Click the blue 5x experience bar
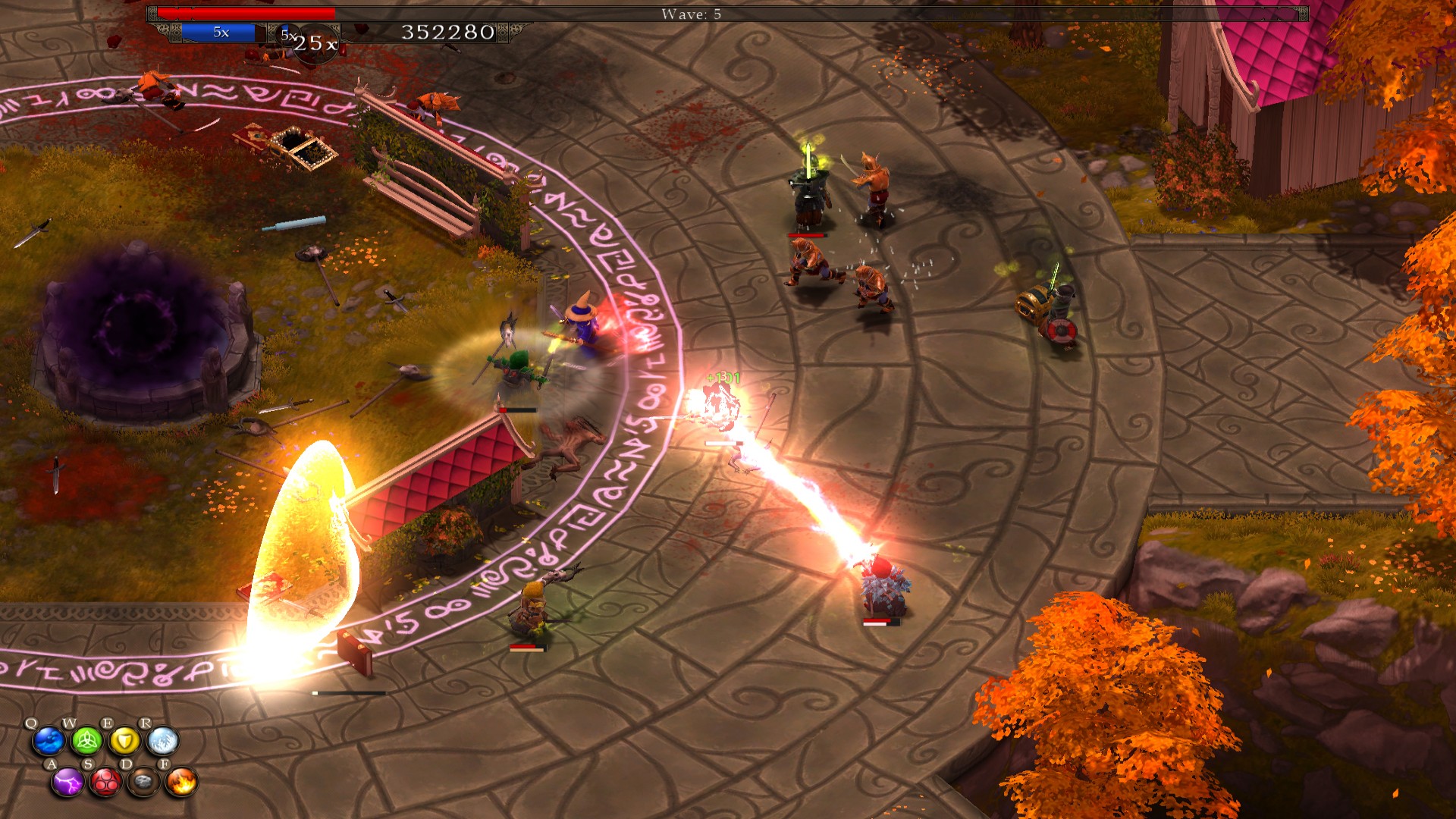Viewport: 1456px width, 819px height. coord(218,31)
